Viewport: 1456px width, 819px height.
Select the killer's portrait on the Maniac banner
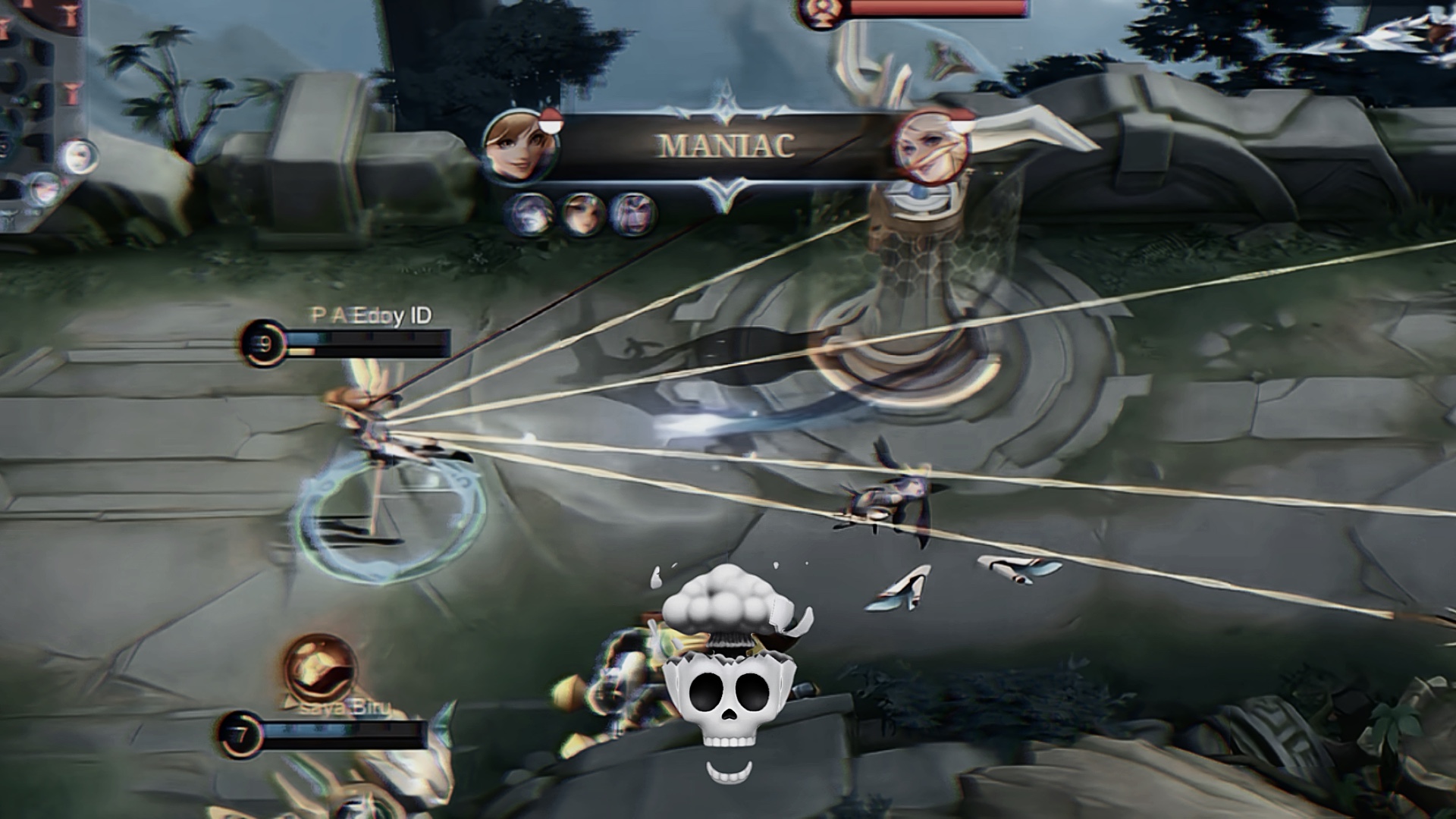click(x=521, y=146)
